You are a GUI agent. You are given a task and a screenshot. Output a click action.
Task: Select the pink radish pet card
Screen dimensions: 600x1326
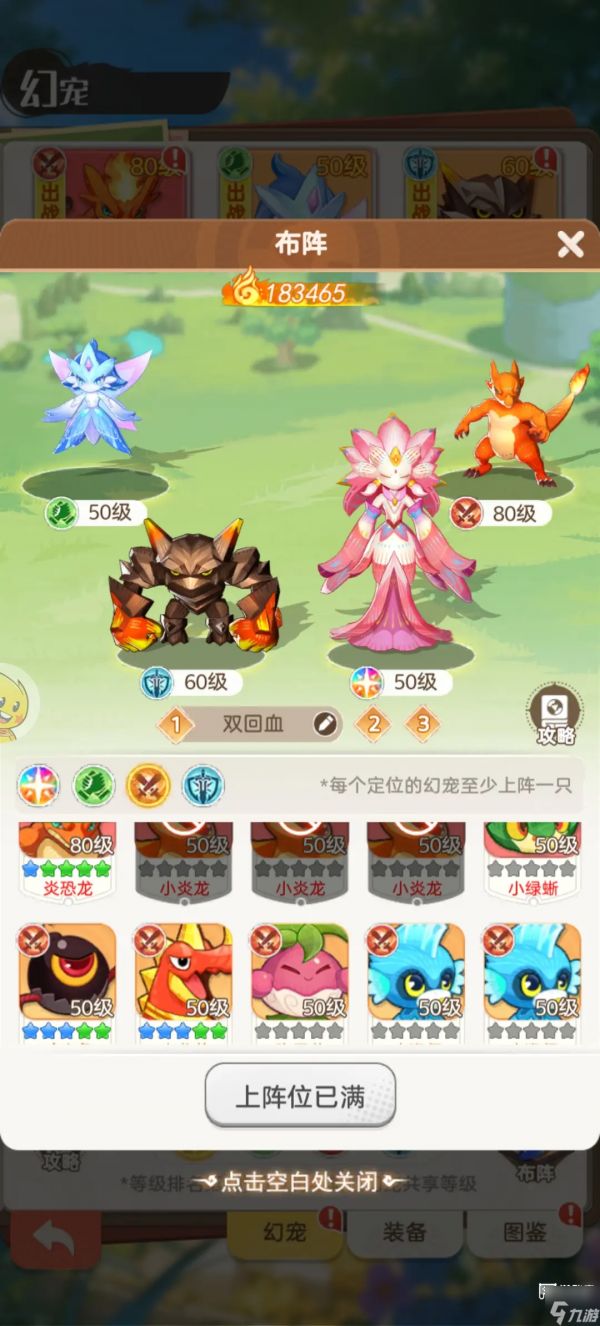pos(299,978)
